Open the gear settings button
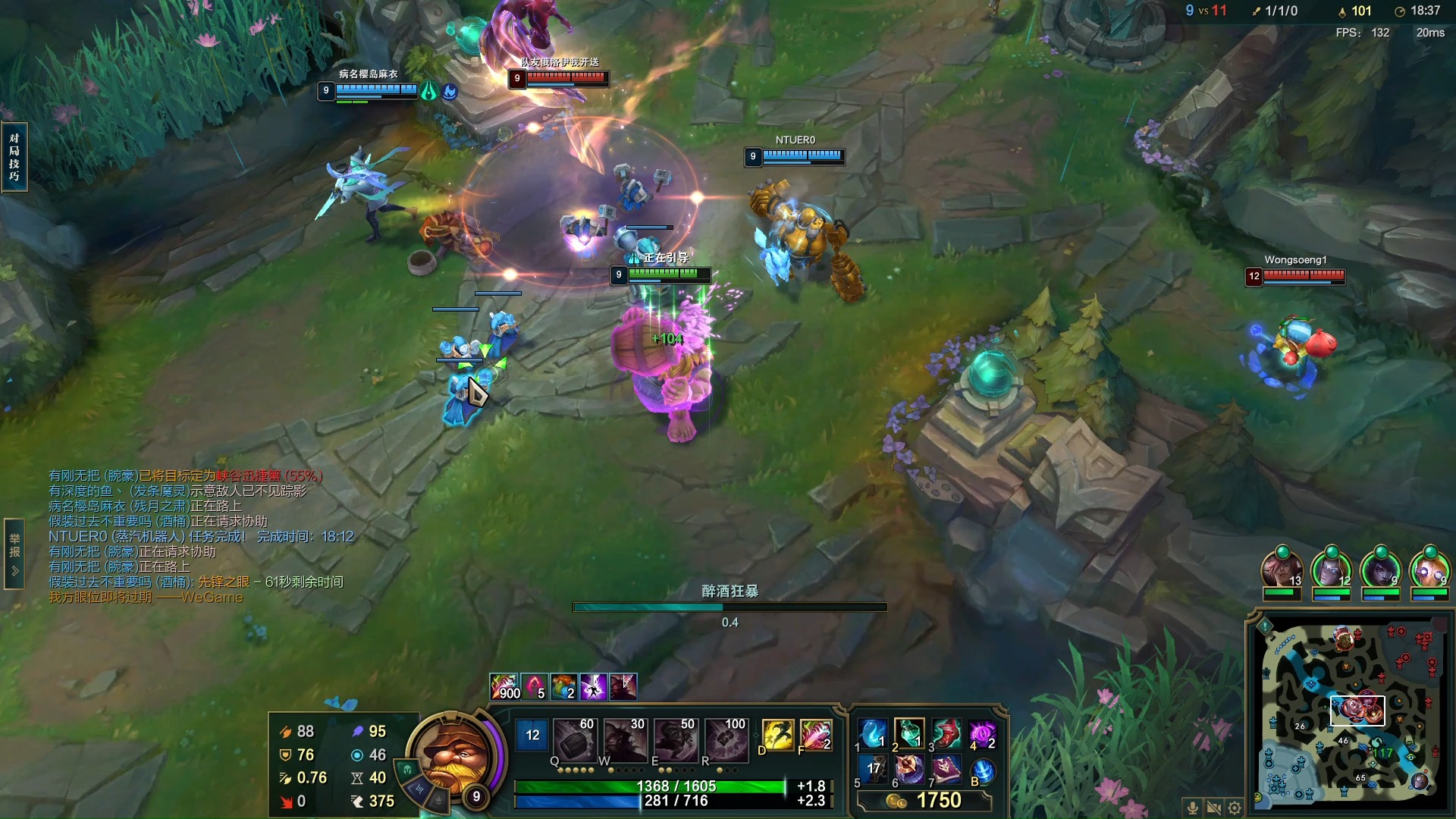Image resolution: width=1456 pixels, height=819 pixels. pyautogui.click(x=1235, y=808)
